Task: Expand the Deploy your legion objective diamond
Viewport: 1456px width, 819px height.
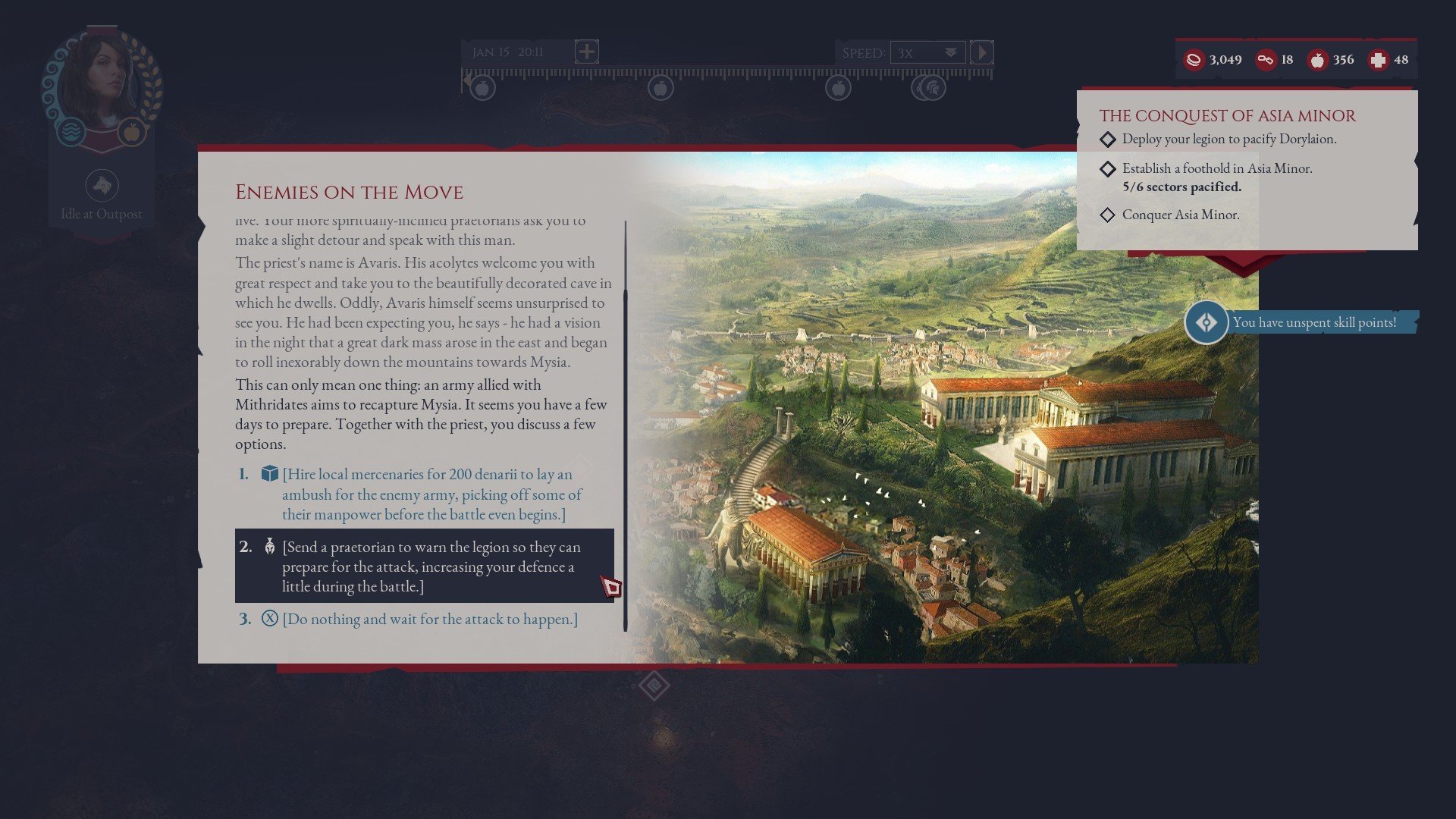Action: (1108, 139)
